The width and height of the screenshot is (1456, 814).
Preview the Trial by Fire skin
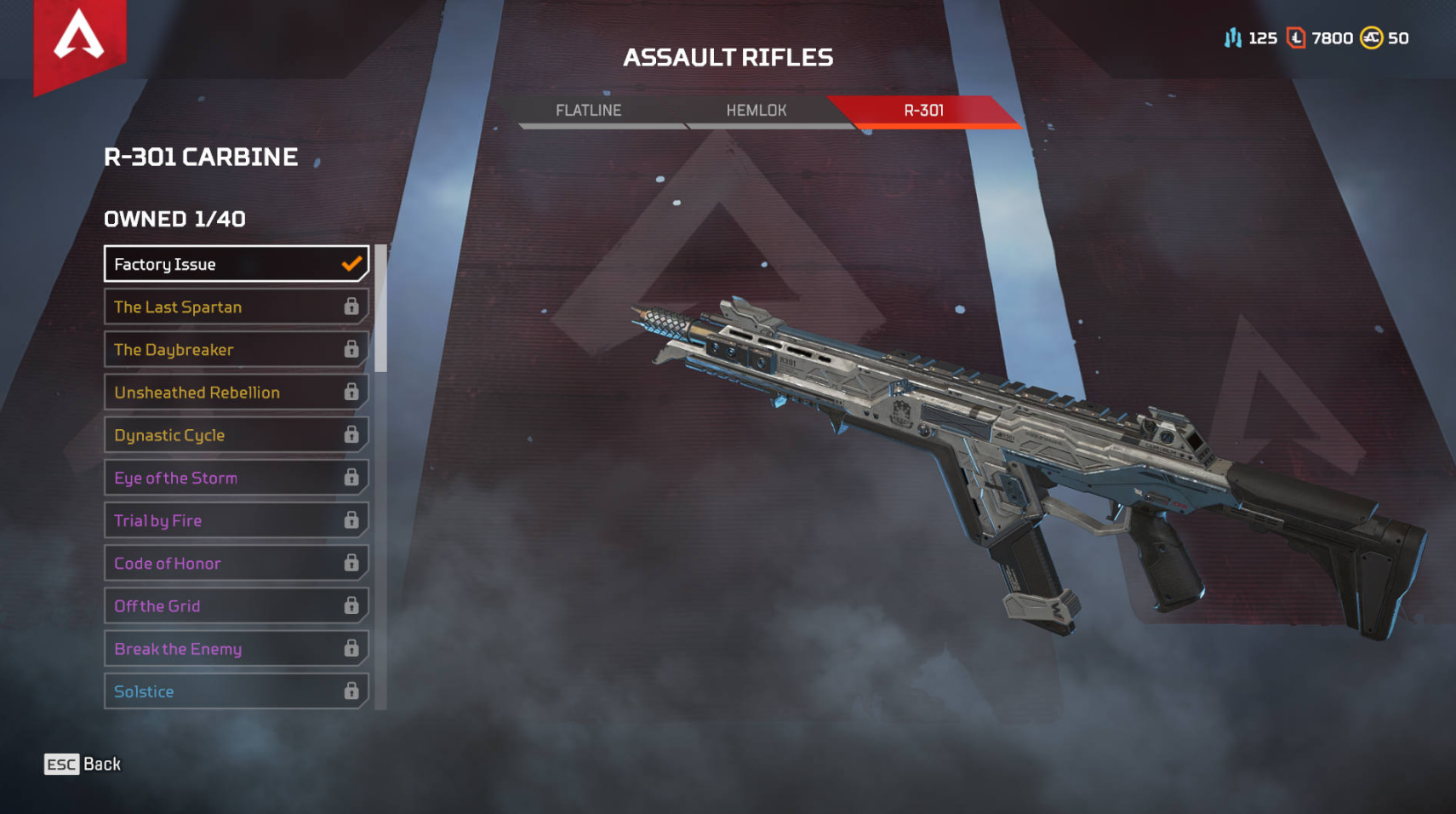pos(236,520)
